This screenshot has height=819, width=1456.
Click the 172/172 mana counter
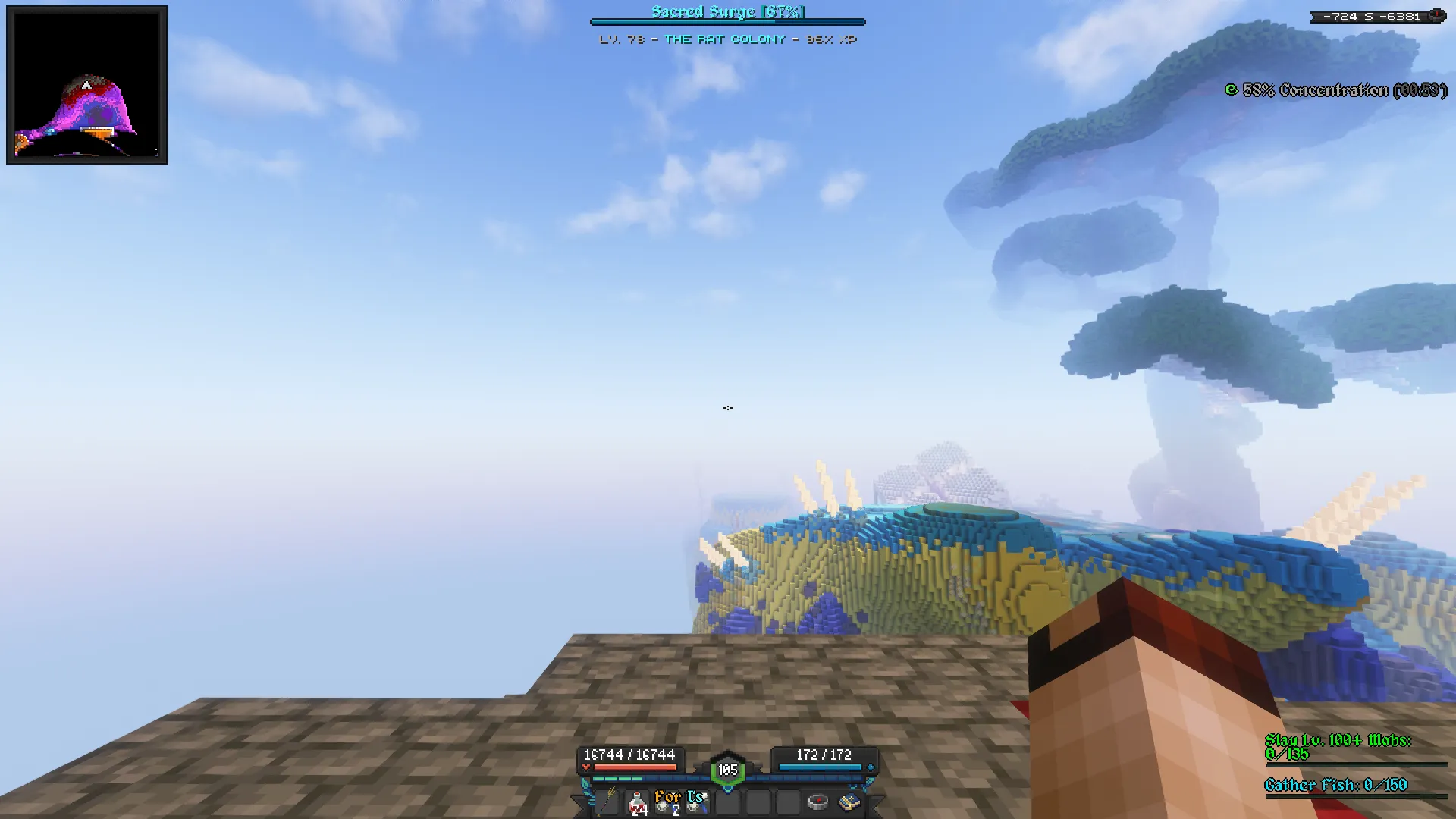[823, 755]
